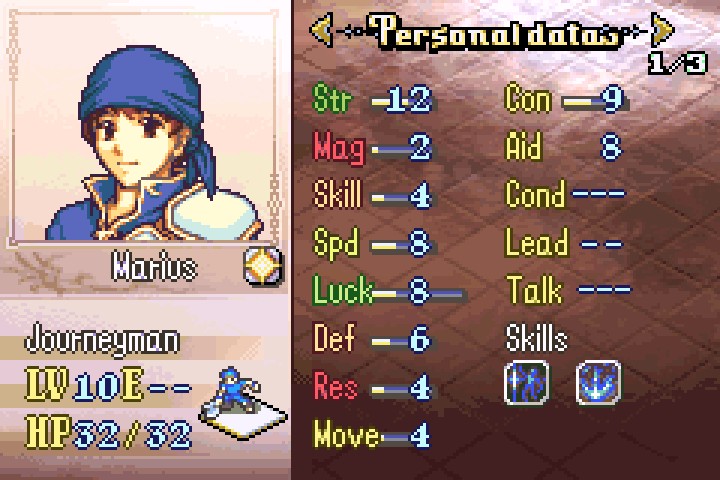Inspect Marius's affinity icon
720x480 pixels.
pos(263,266)
